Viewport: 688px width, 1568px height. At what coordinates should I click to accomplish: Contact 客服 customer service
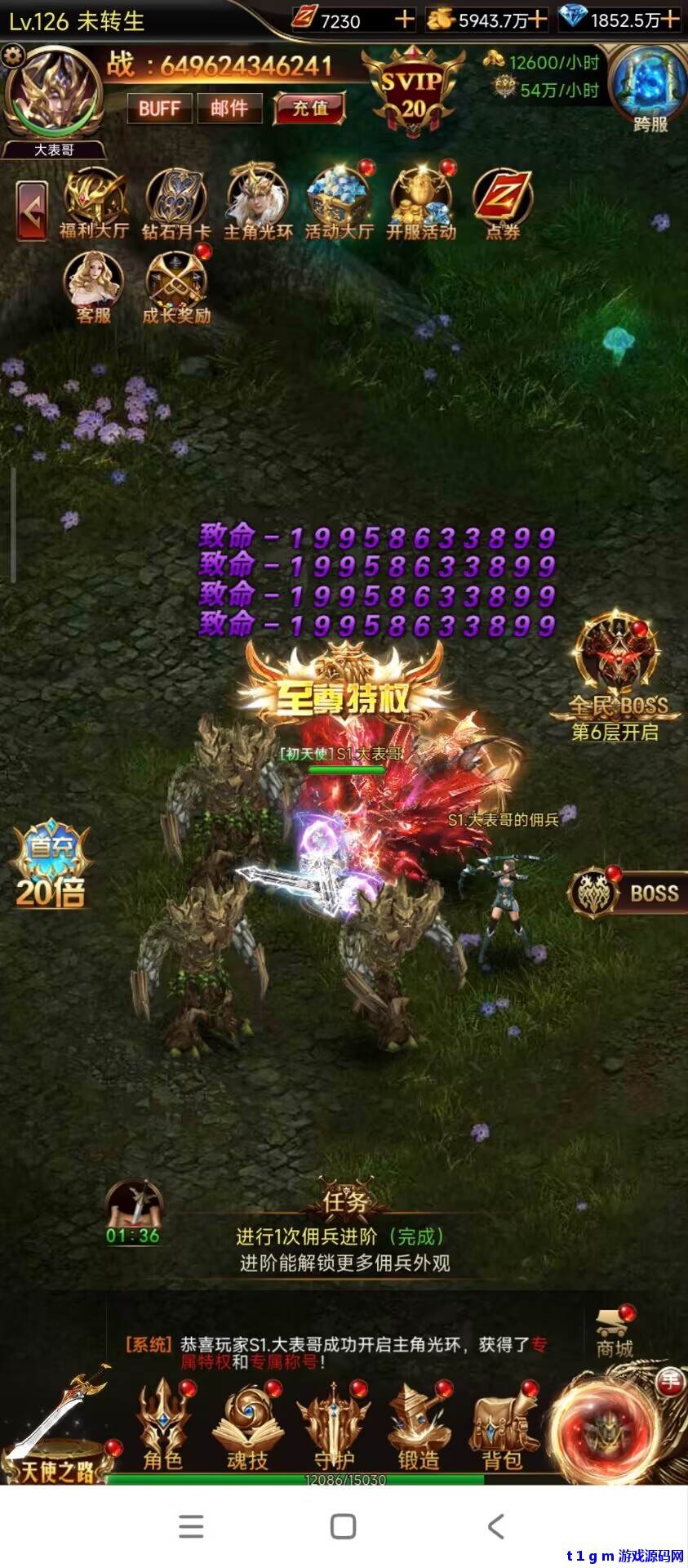(x=94, y=287)
